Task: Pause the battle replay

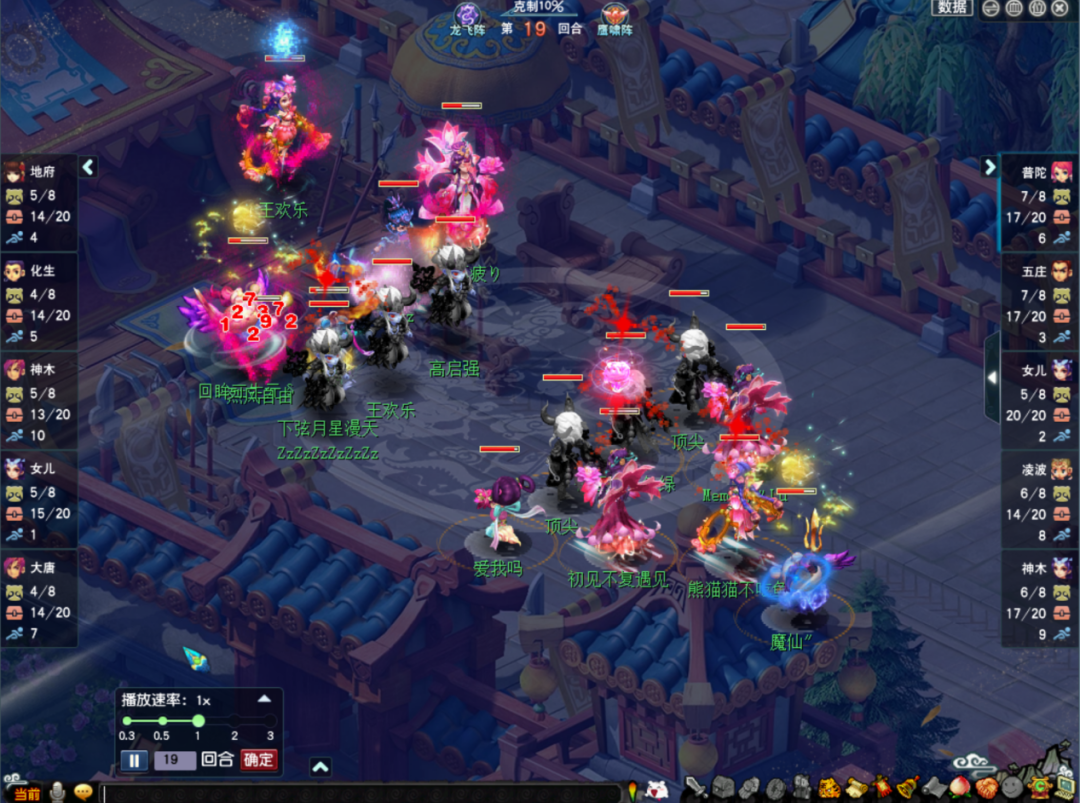Action: pyautogui.click(x=134, y=760)
